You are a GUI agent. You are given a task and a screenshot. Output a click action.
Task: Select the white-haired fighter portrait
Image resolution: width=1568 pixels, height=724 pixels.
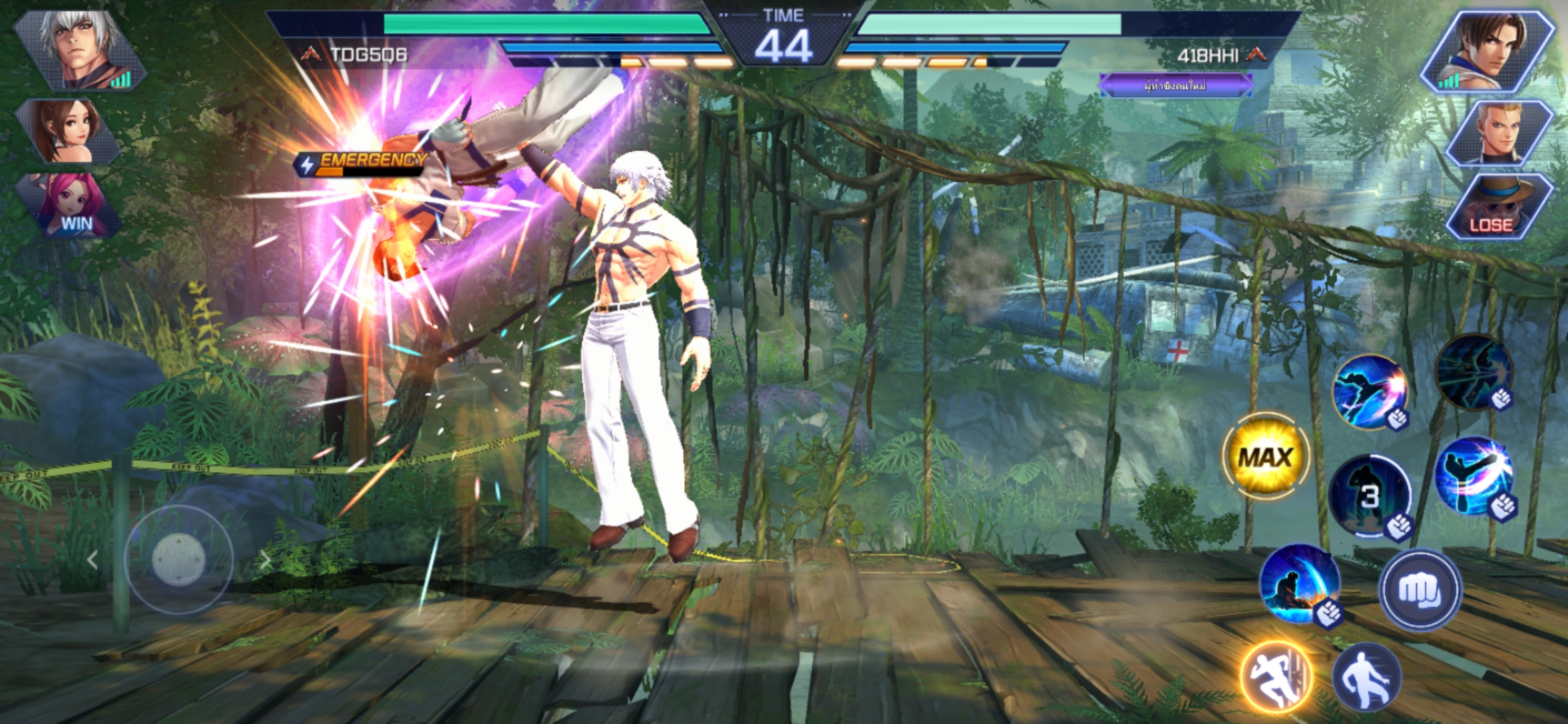pyautogui.click(x=82, y=50)
